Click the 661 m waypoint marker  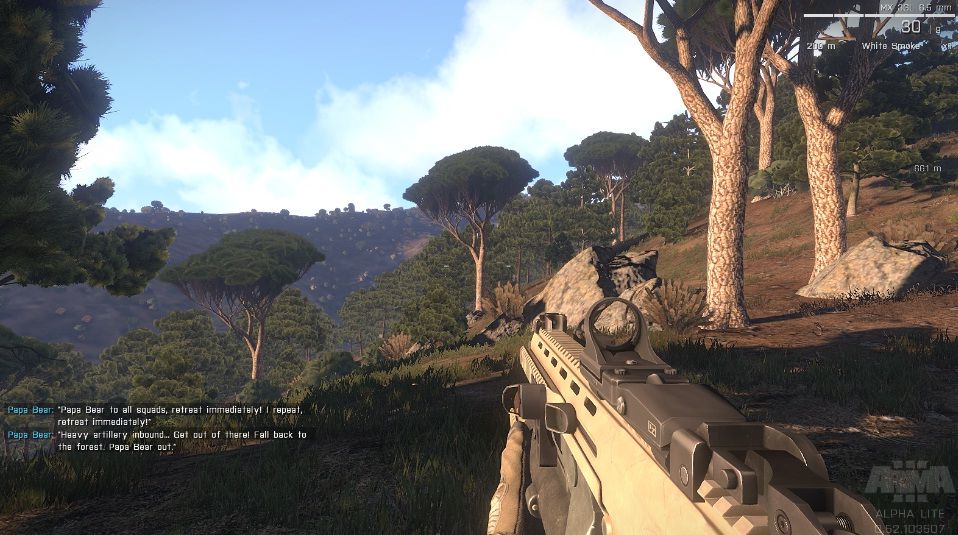[927, 168]
